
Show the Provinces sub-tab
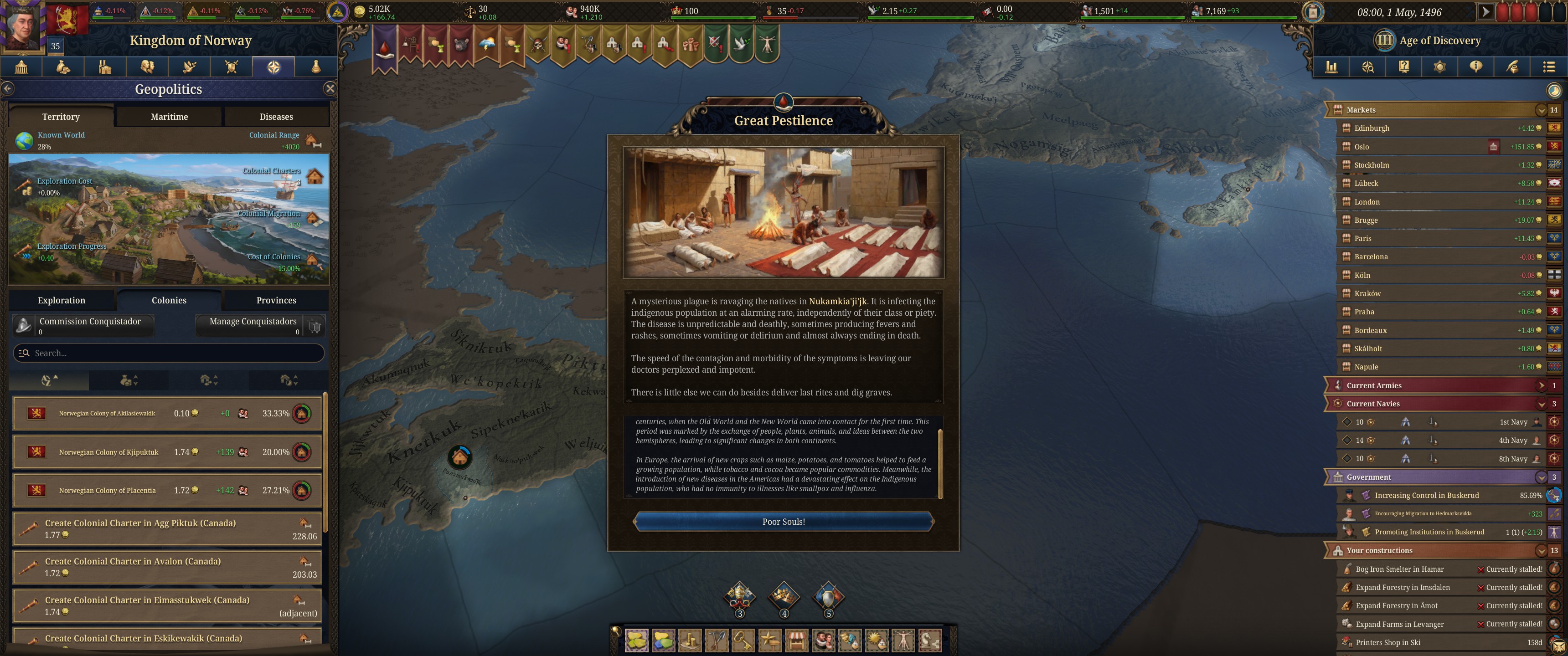click(x=276, y=300)
